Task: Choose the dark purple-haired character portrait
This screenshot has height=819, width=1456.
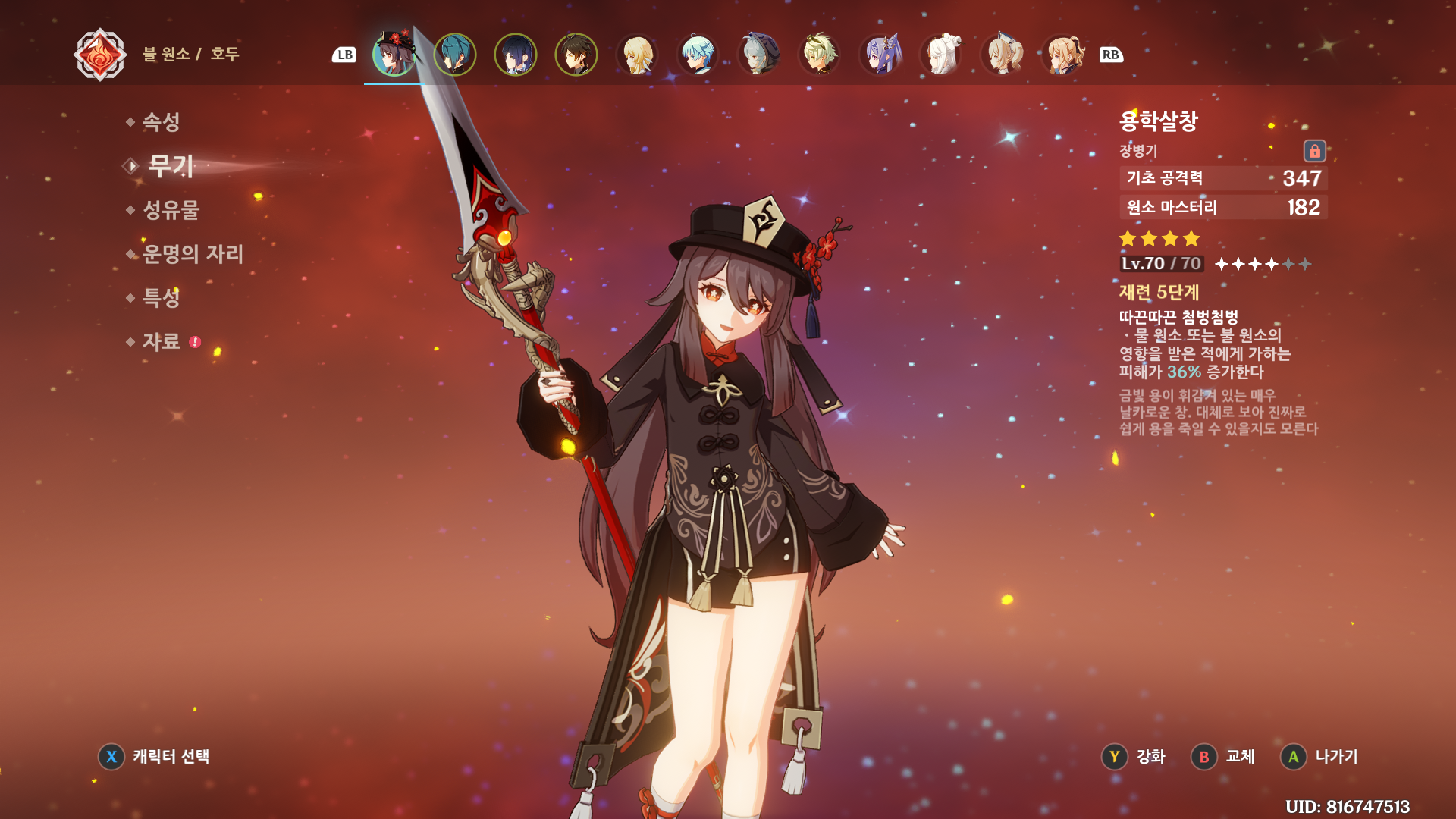Action: [x=516, y=55]
